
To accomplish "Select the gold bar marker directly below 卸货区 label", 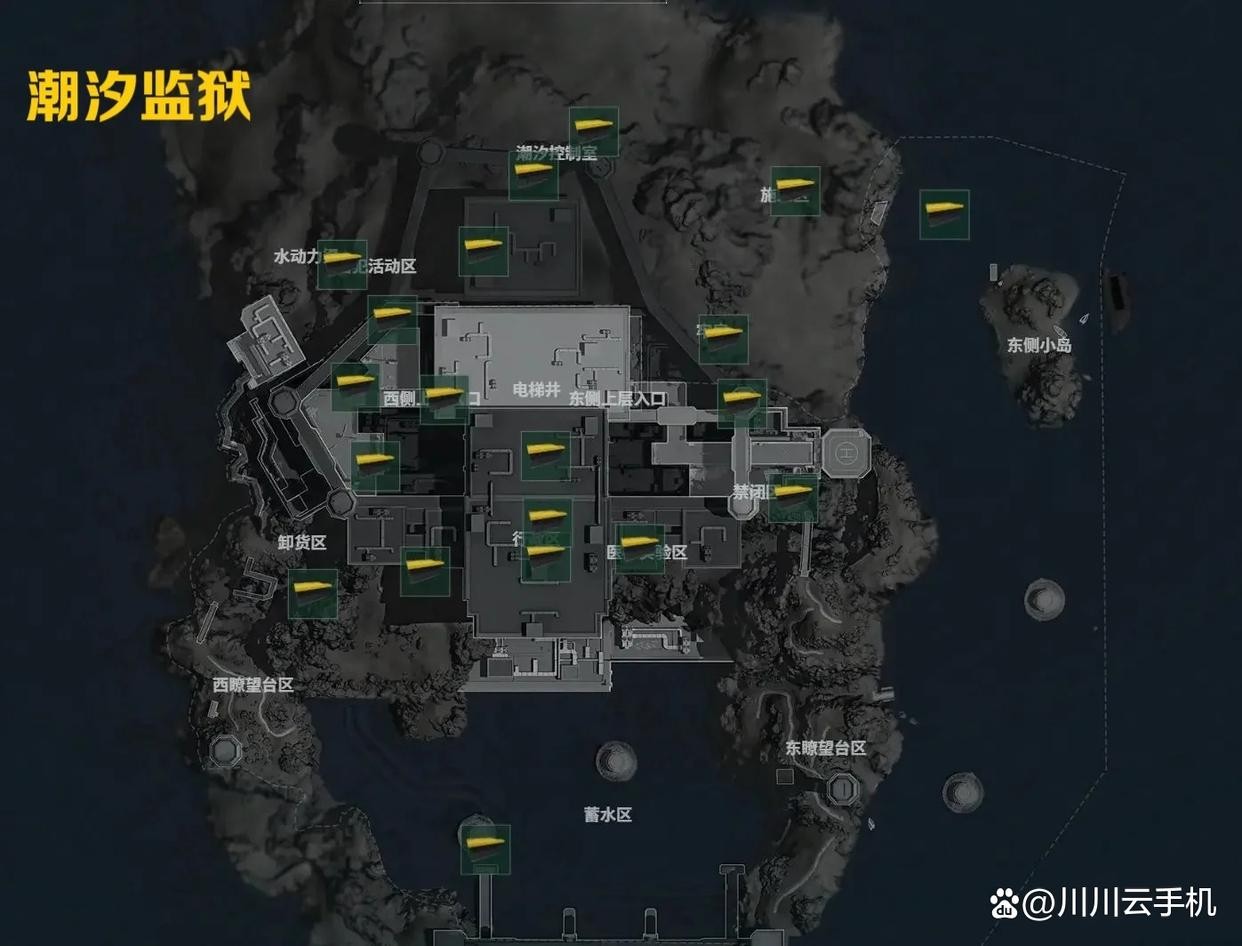I will [313, 593].
